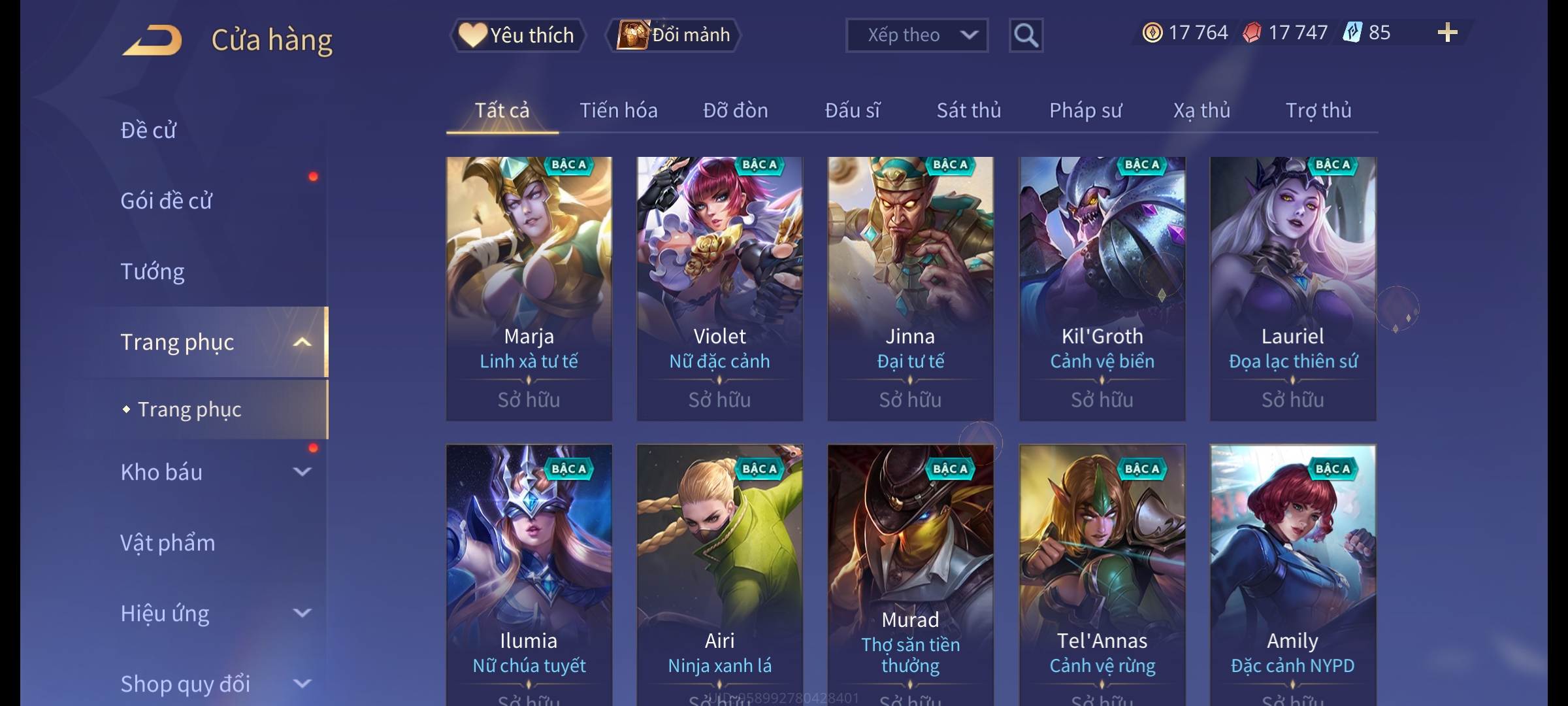Viewport: 1568px width, 706px height.
Task: Go to the Tướng section
Action: click(x=152, y=271)
